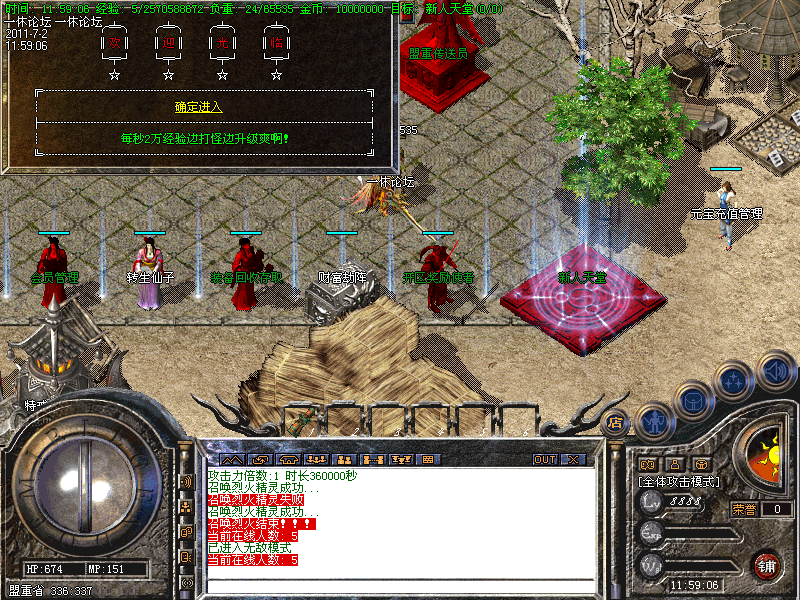Toggle the sound speaker button

pos(775,370)
